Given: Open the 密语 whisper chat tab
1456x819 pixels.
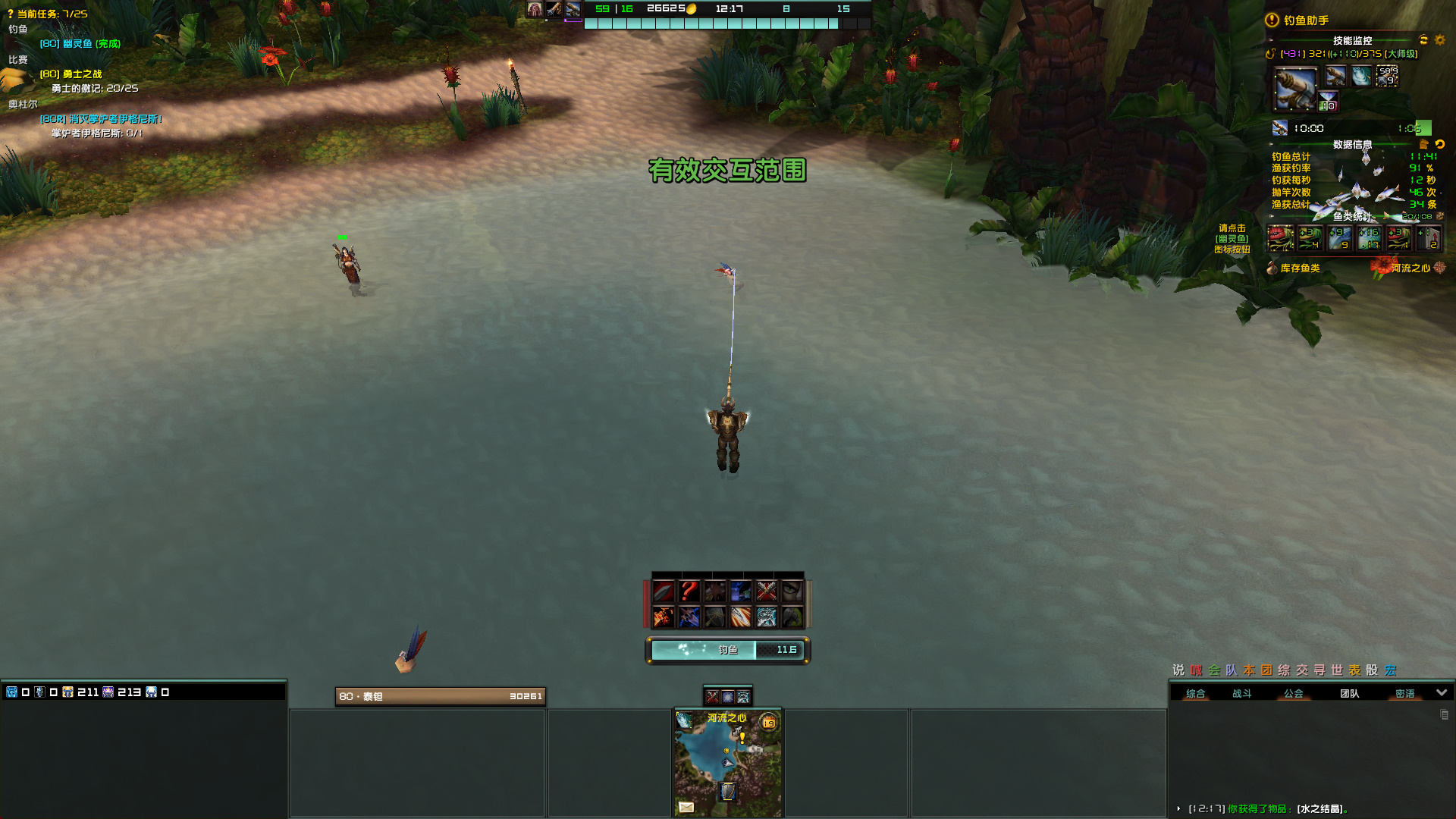Looking at the screenshot, I should point(1404,693).
